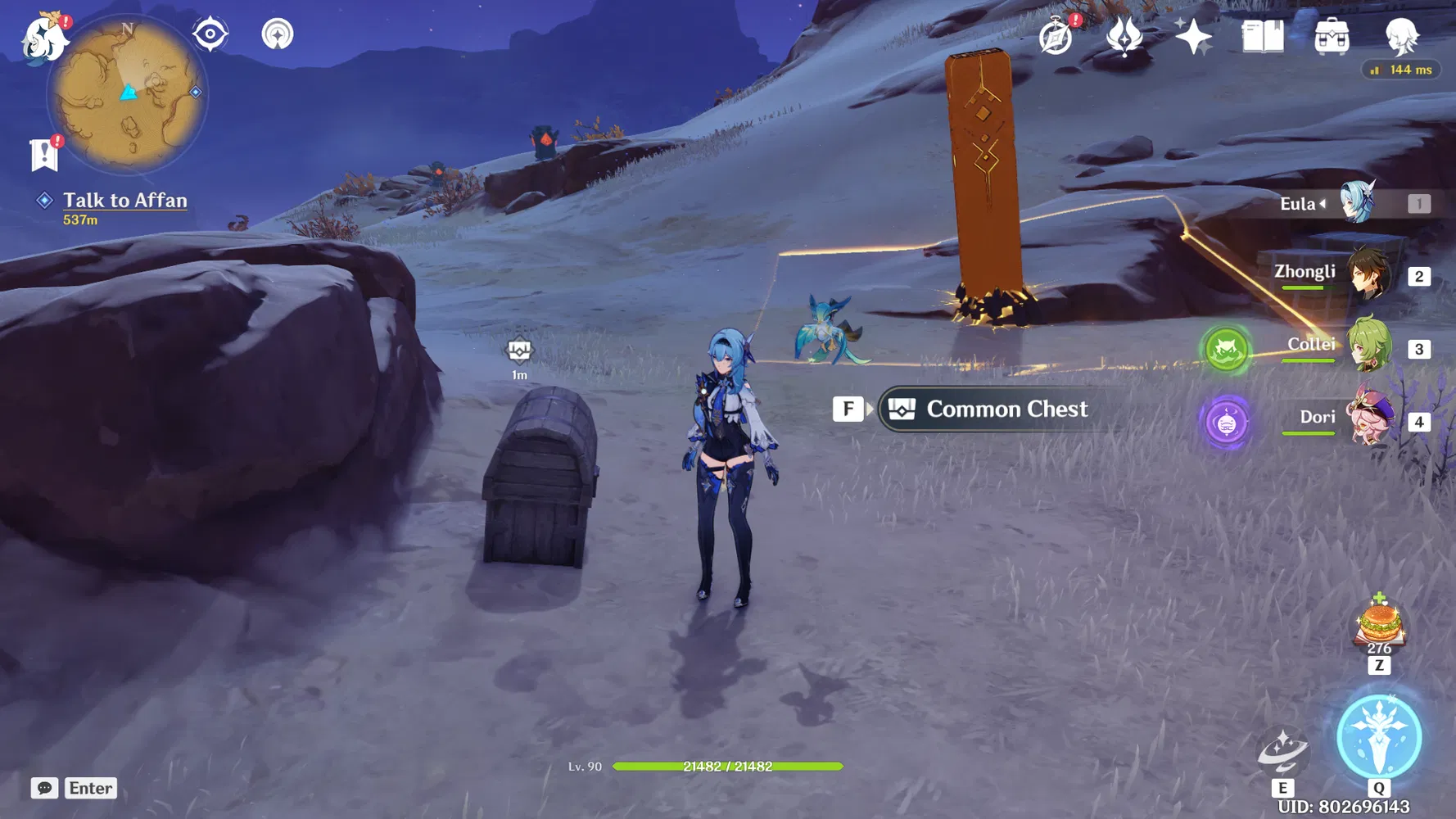Toggle Collei's green elemental indicator

pyautogui.click(x=1226, y=350)
